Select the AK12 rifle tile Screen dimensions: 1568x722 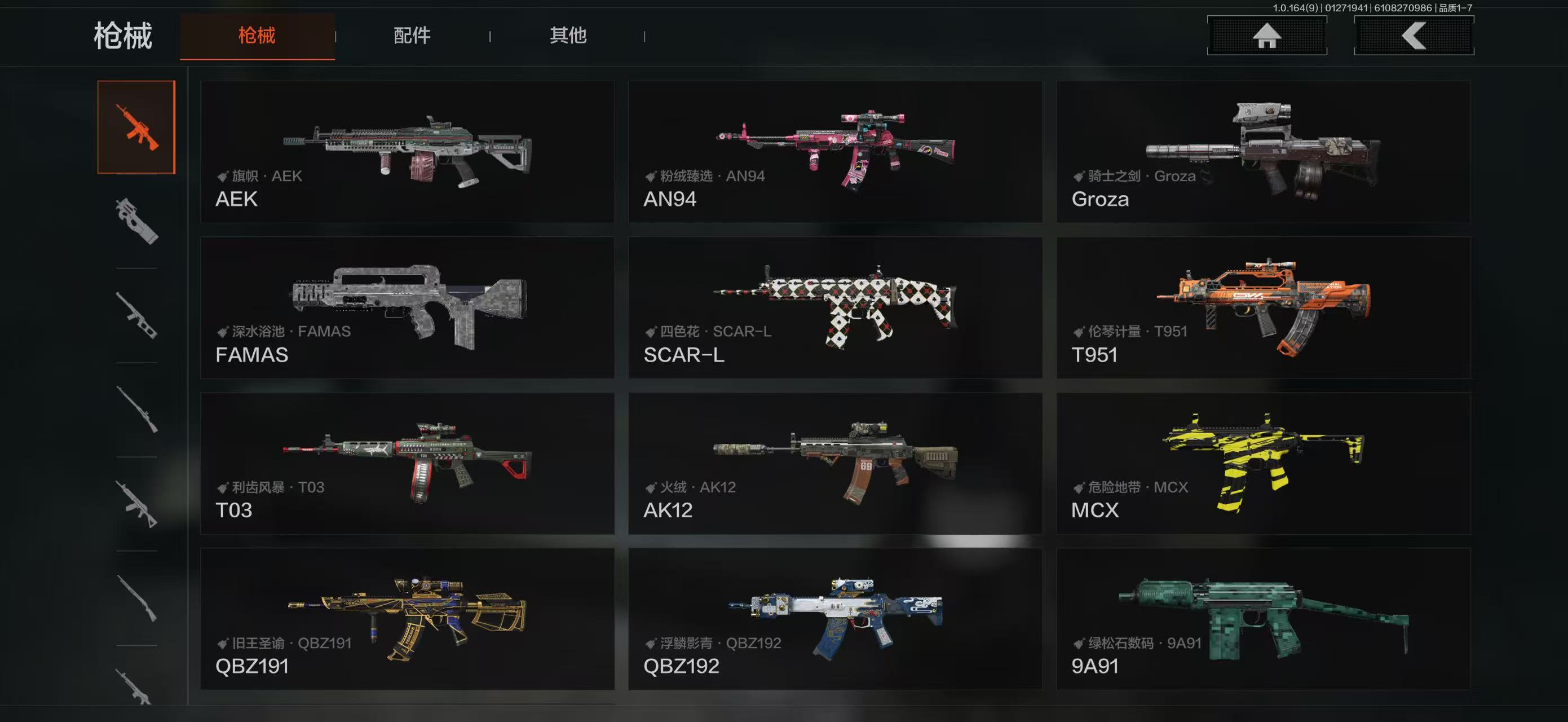835,463
